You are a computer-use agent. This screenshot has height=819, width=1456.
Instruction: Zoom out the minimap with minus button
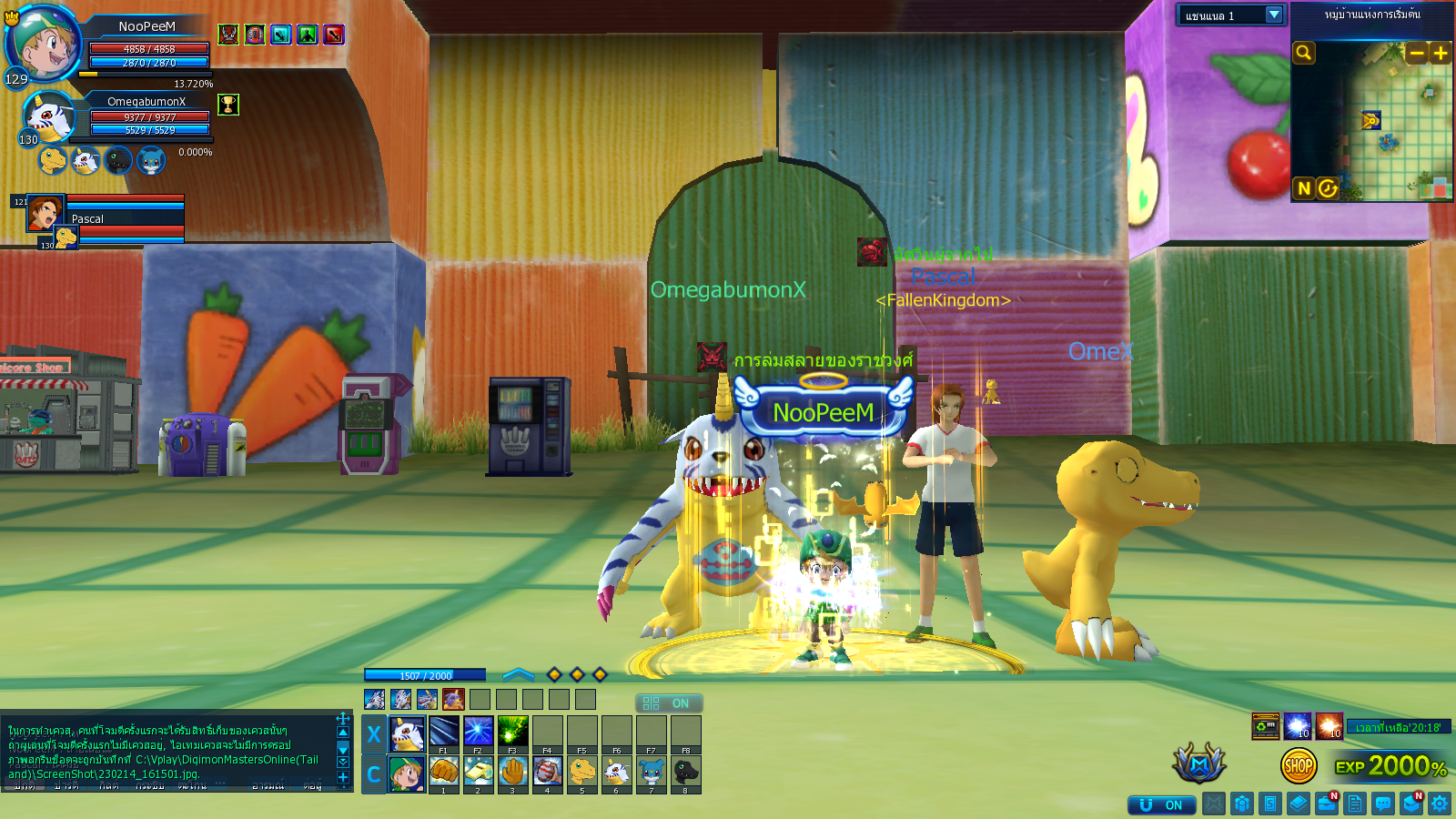(x=1416, y=54)
